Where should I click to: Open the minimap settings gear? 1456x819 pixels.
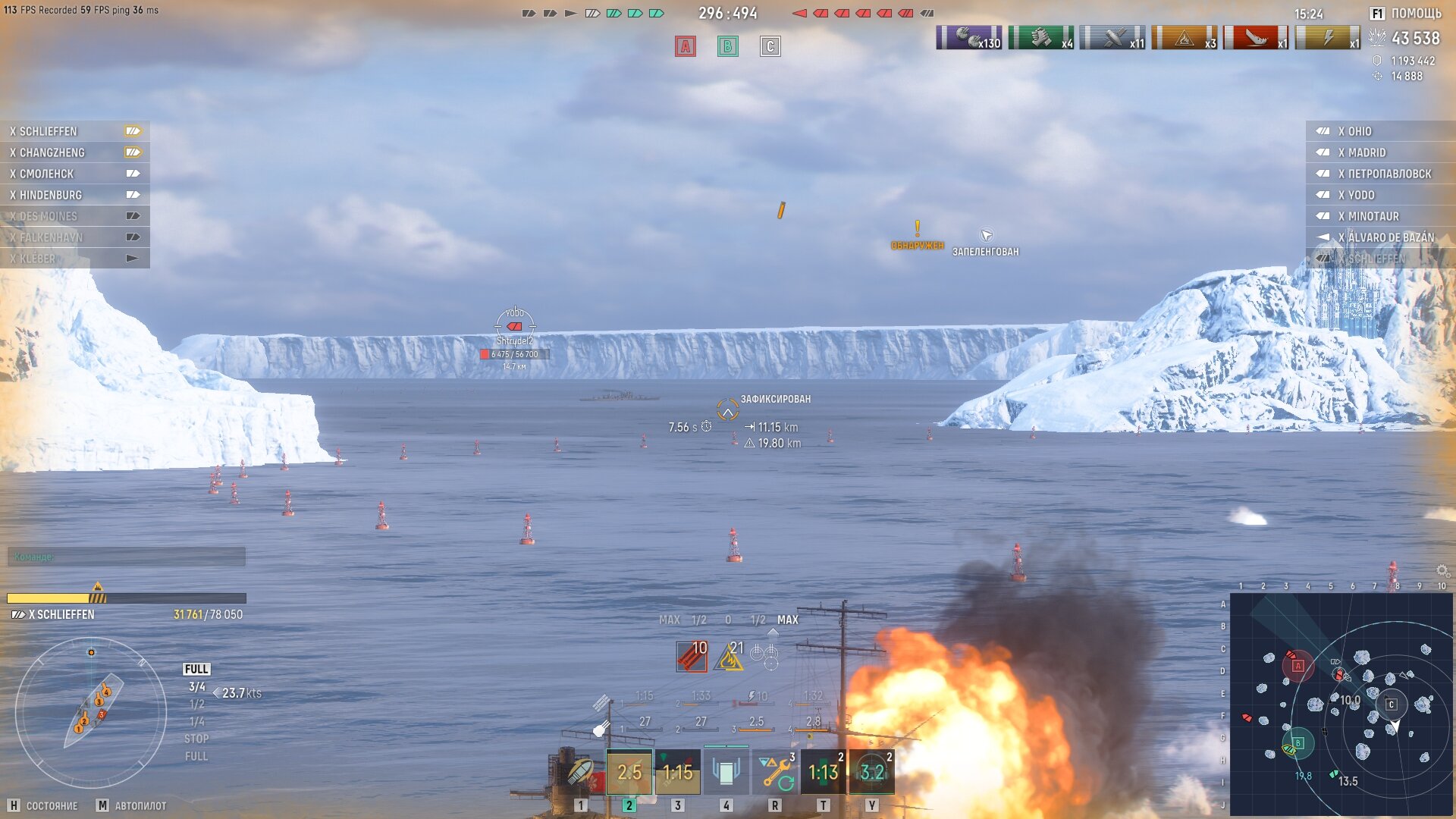click(x=1442, y=570)
